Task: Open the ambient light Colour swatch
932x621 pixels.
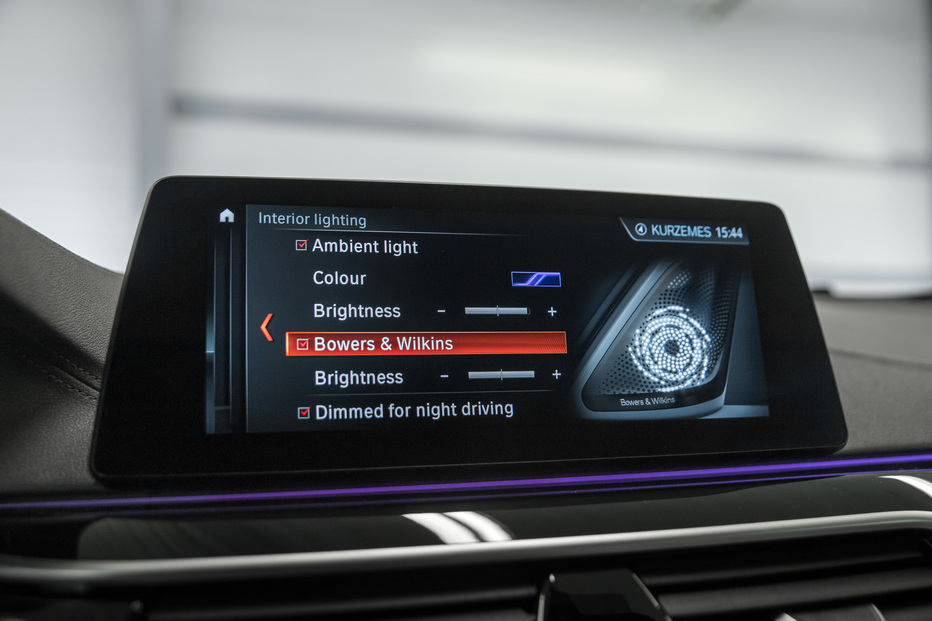Action: coord(536,279)
